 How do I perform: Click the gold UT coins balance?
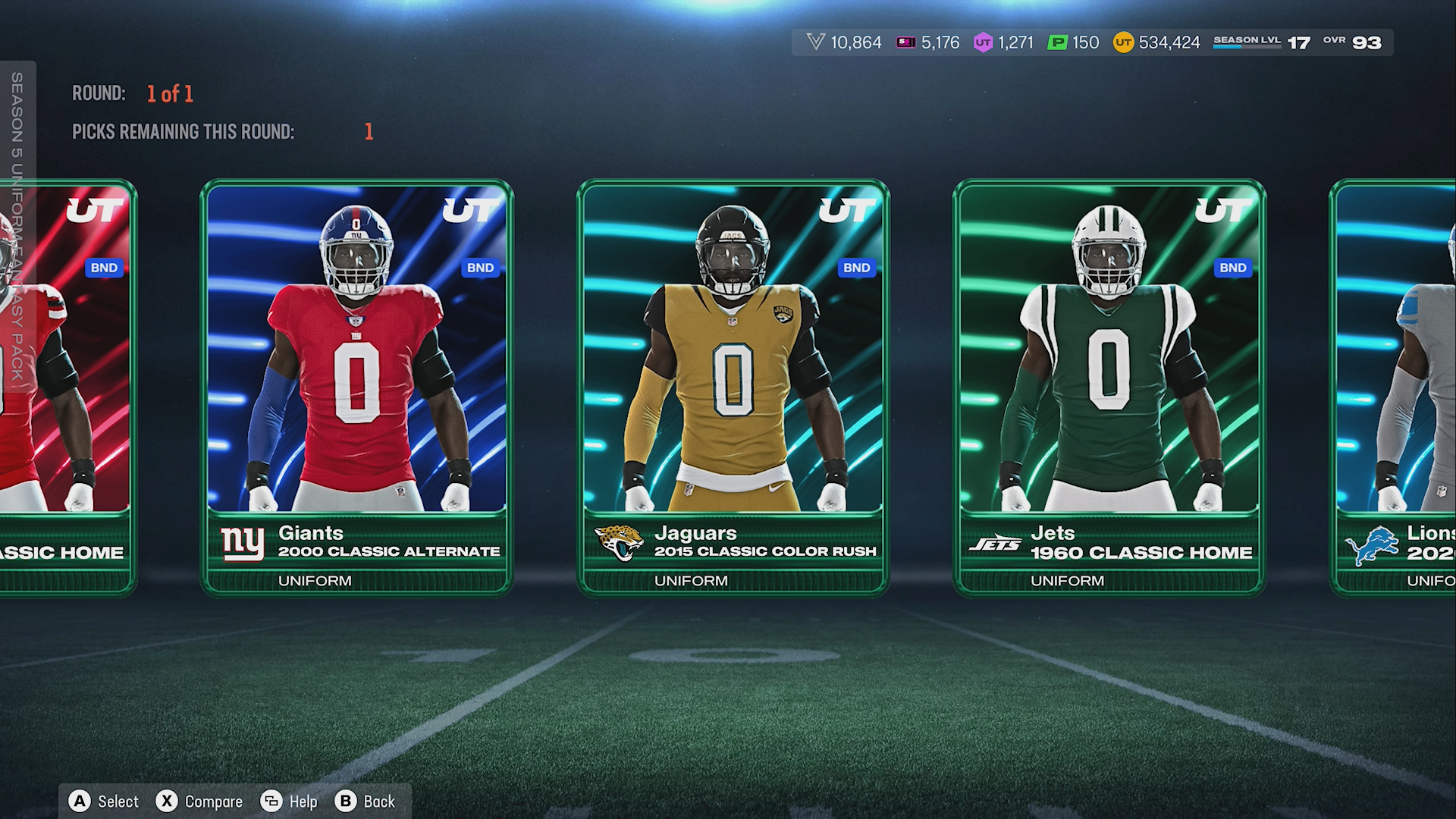click(x=1156, y=42)
